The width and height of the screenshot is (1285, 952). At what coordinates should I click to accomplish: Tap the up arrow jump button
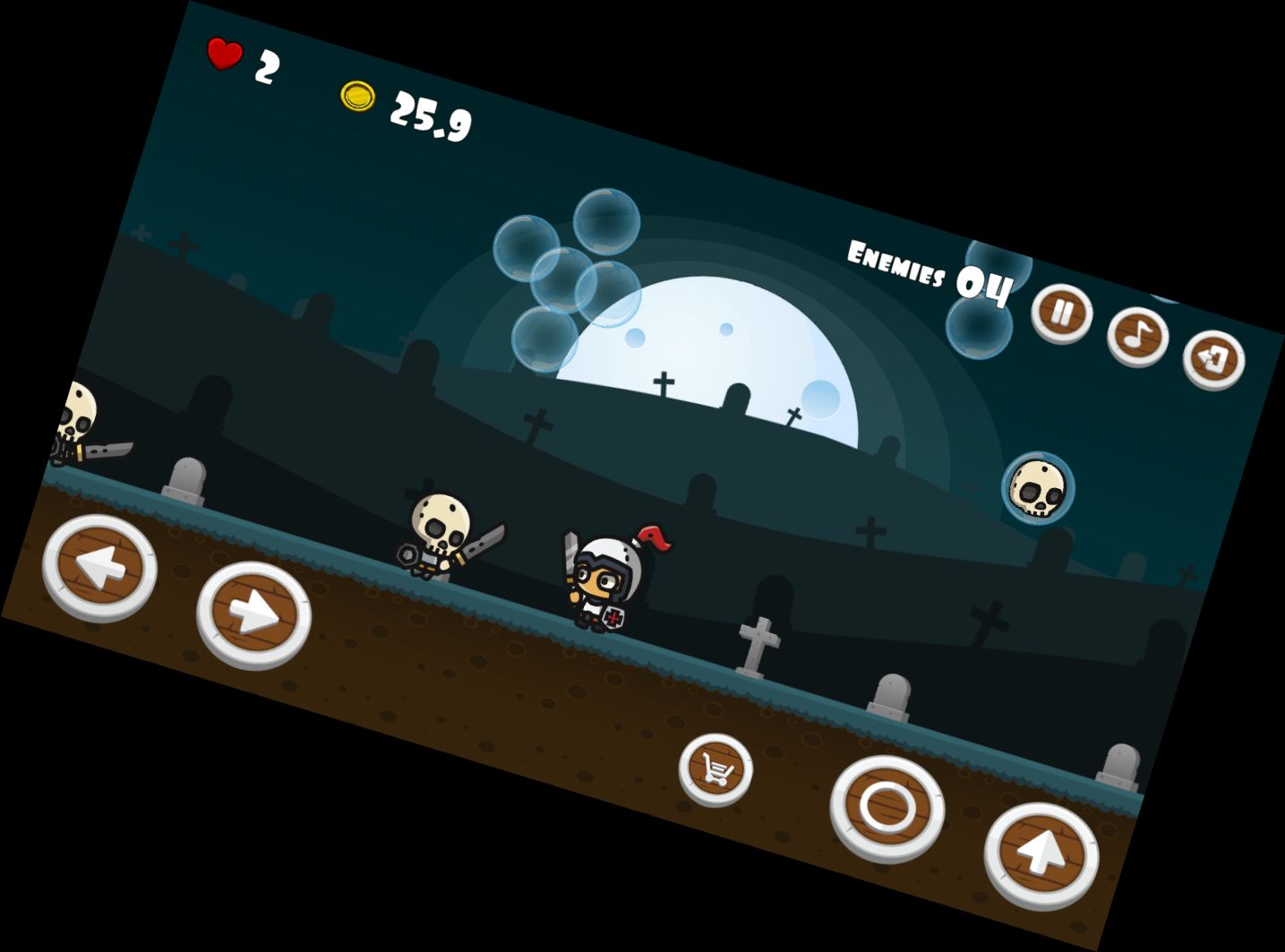click(x=1041, y=854)
